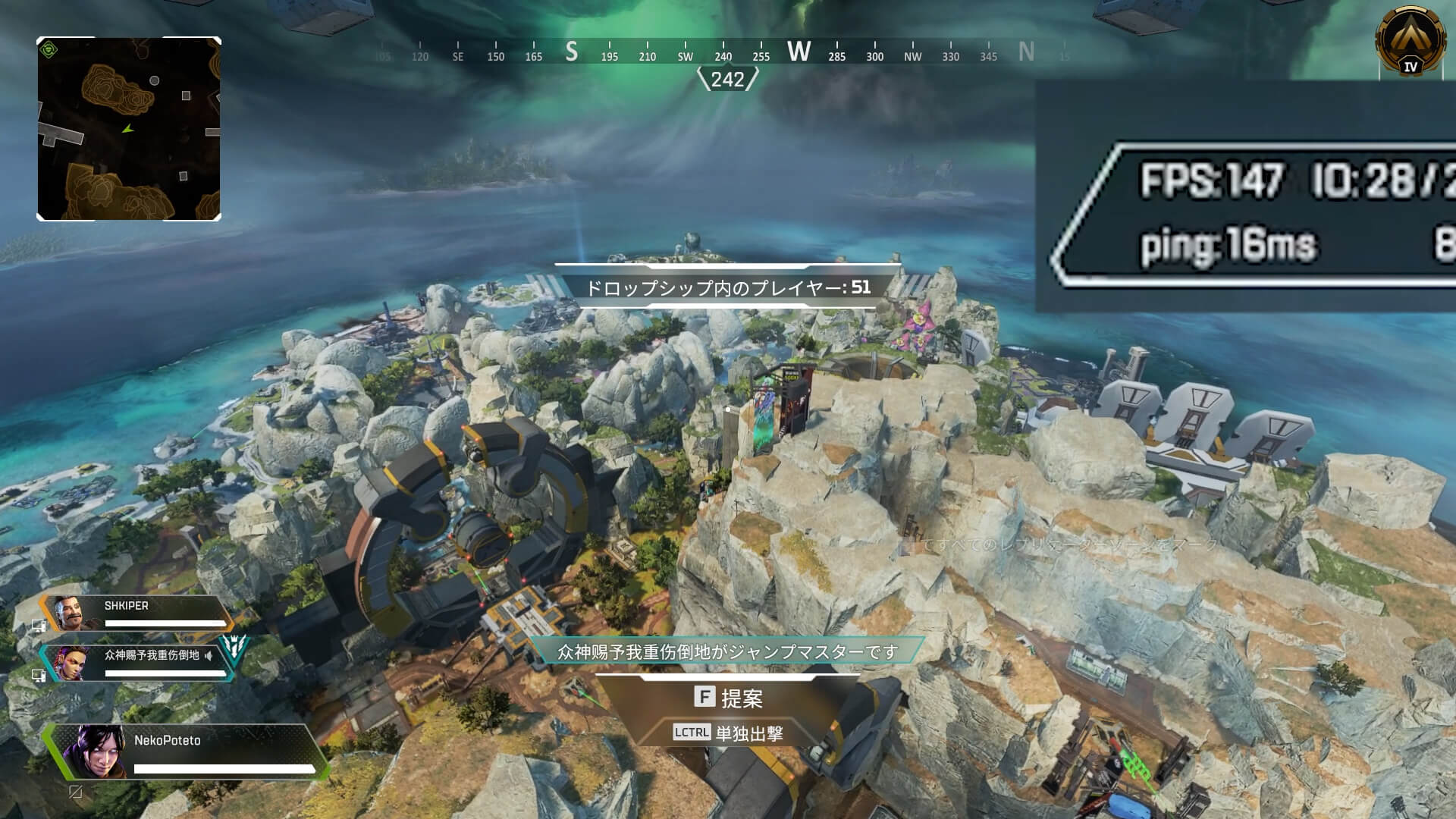This screenshot has width=1456, height=819.
Task: Select the jumpmaster teammate's squad card
Action: click(136, 663)
